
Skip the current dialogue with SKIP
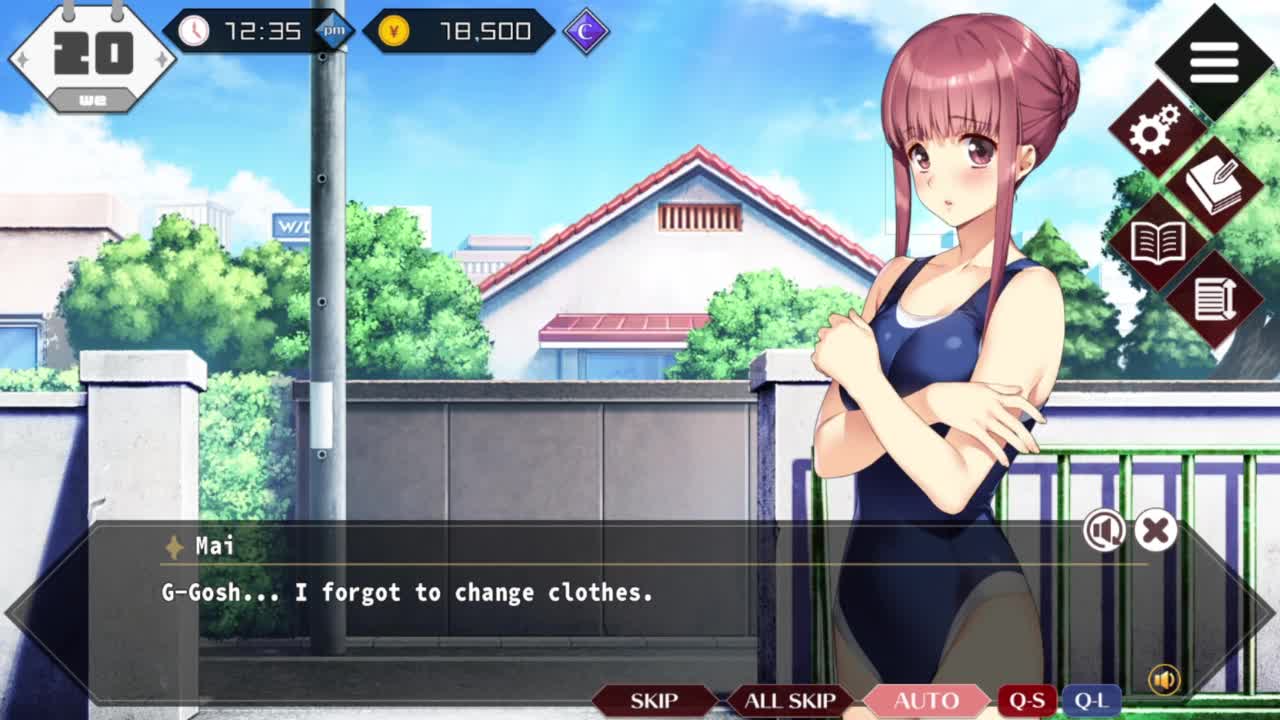654,700
